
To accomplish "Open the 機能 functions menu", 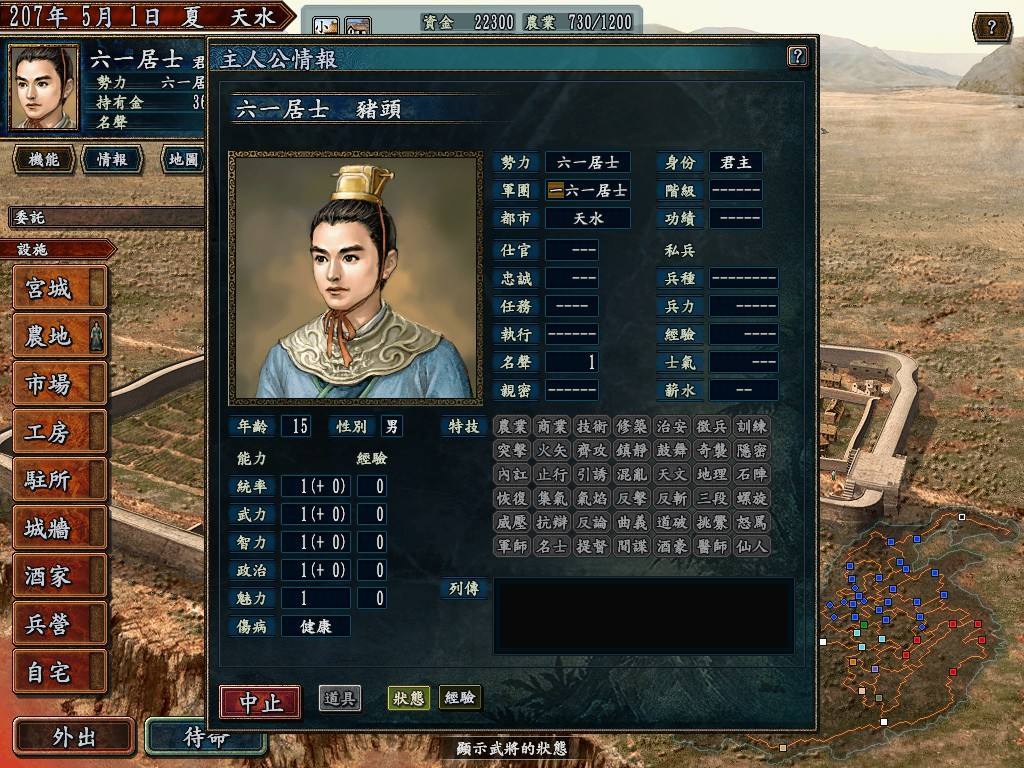I will [43, 159].
